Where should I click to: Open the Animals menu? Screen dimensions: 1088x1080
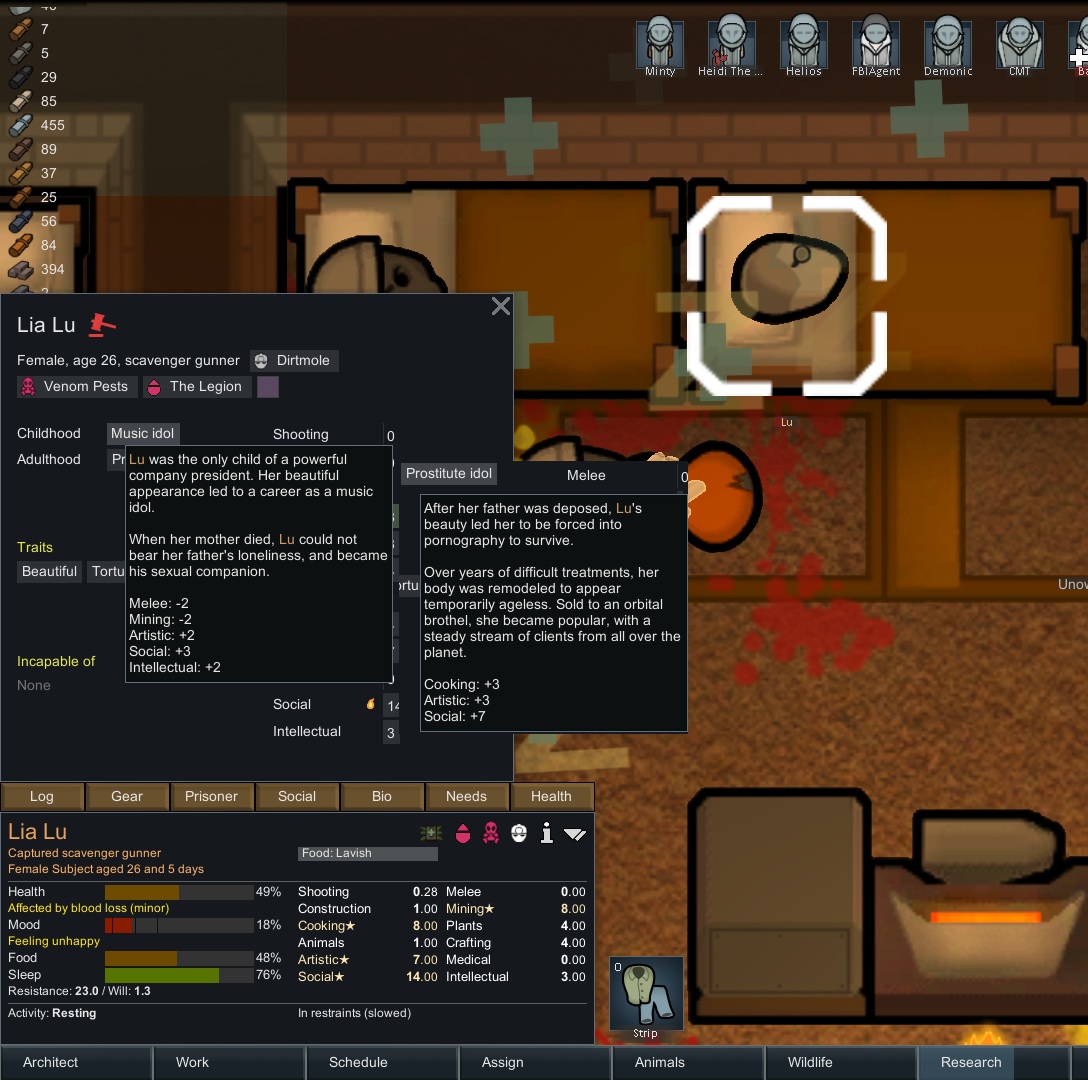click(x=660, y=1062)
